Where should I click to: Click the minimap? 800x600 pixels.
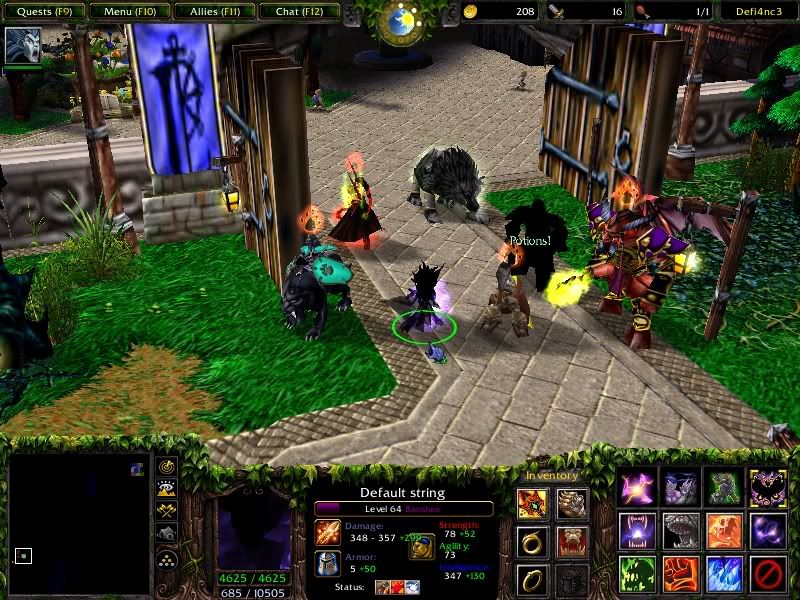78,525
